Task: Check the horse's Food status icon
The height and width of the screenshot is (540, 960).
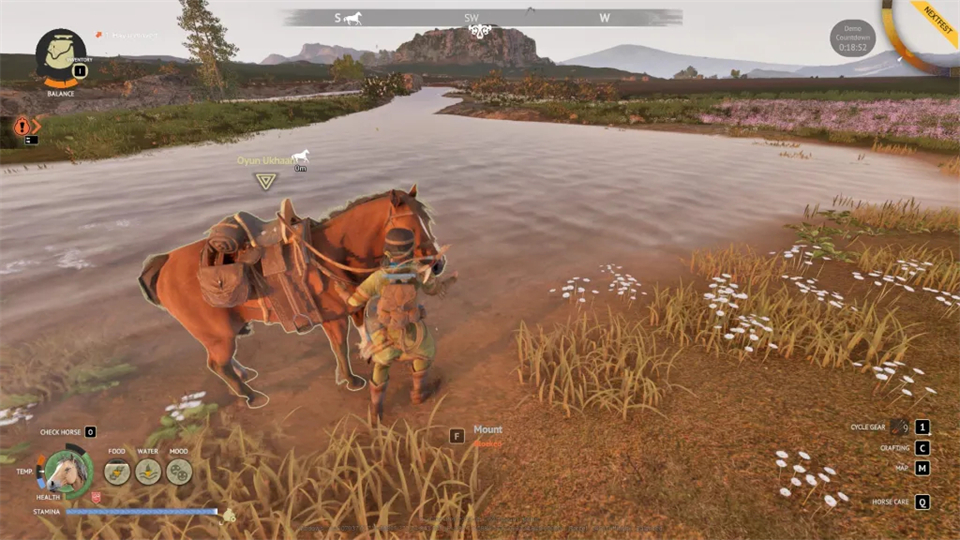Action: tap(117, 471)
